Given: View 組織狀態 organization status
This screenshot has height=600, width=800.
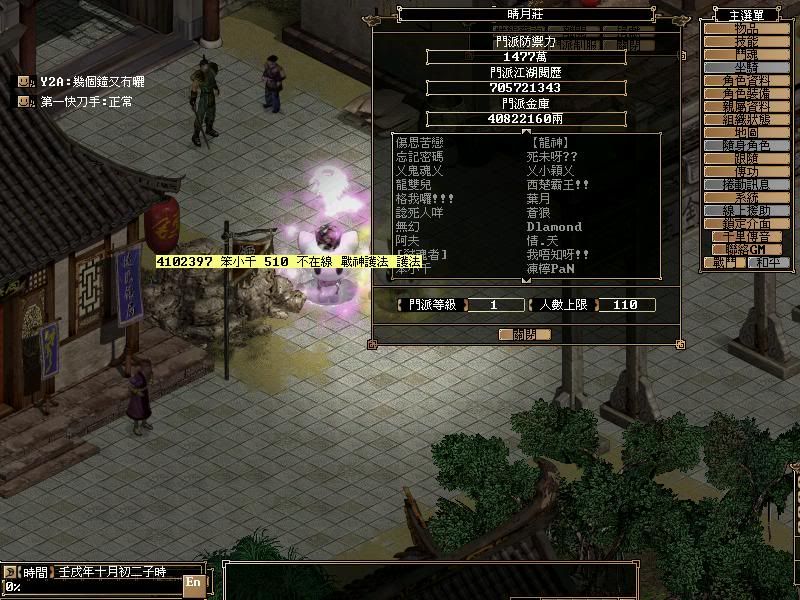Looking at the screenshot, I should pos(747,120).
